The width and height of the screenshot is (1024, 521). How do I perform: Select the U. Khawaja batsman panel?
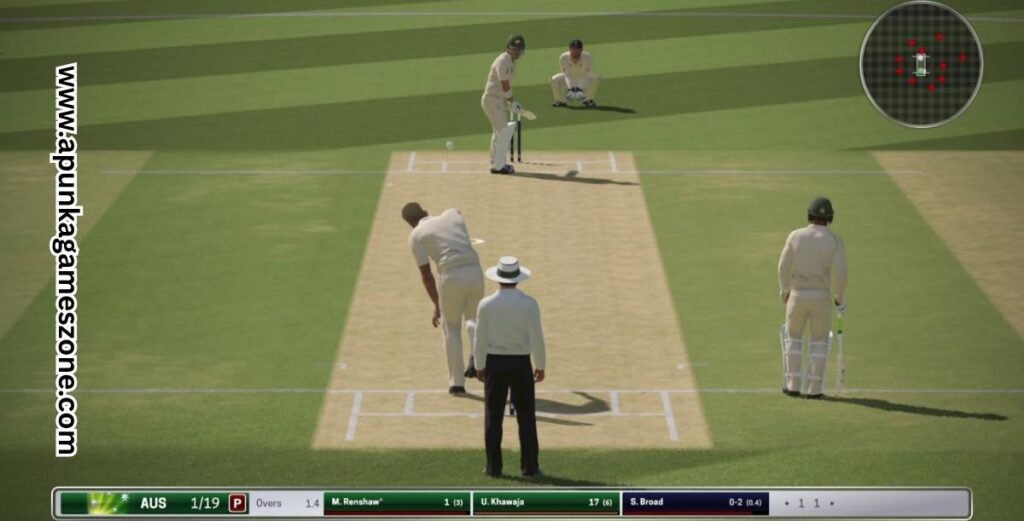545,503
